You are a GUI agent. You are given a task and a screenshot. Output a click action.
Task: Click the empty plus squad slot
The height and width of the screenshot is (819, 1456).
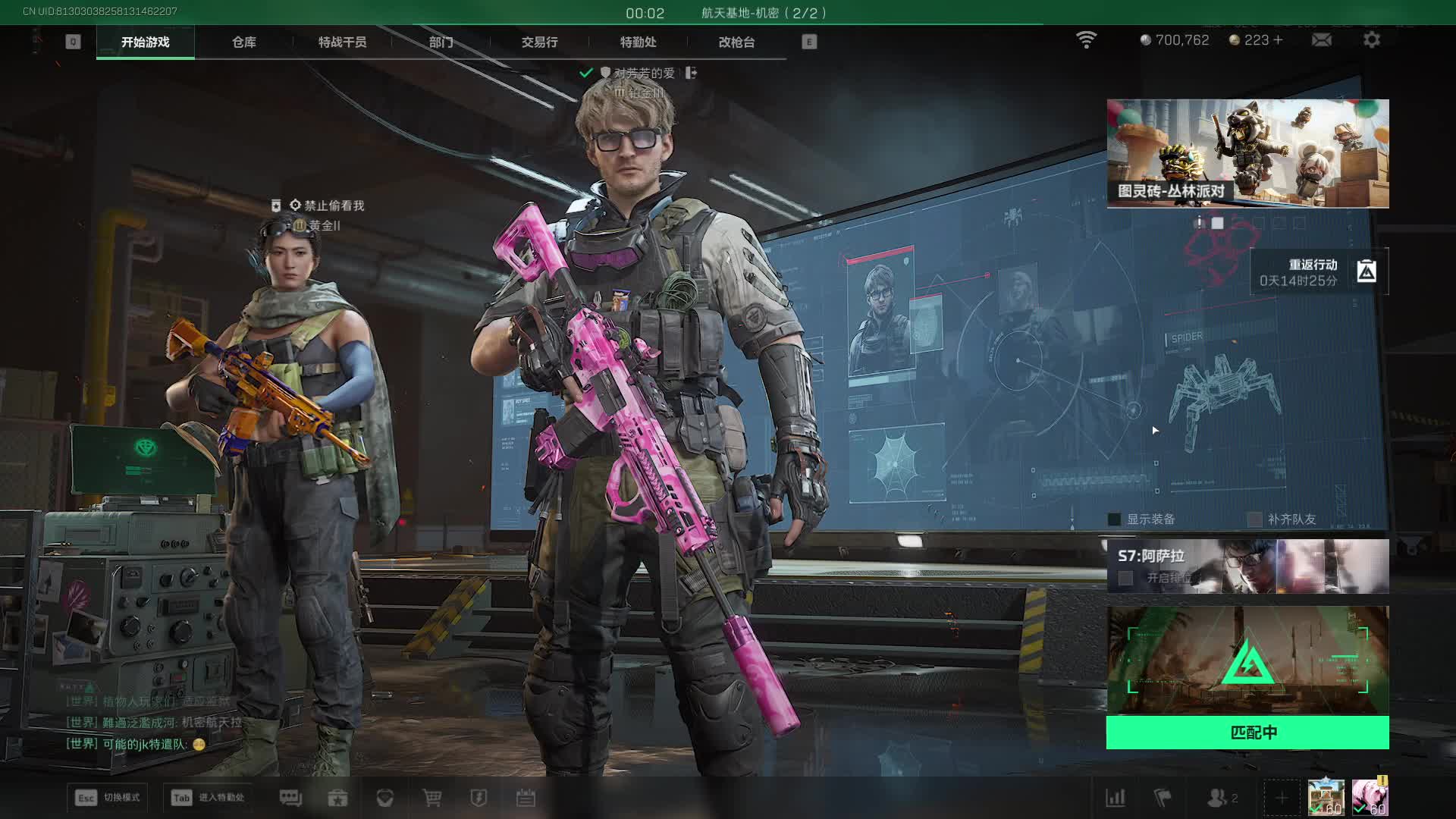point(1281,798)
